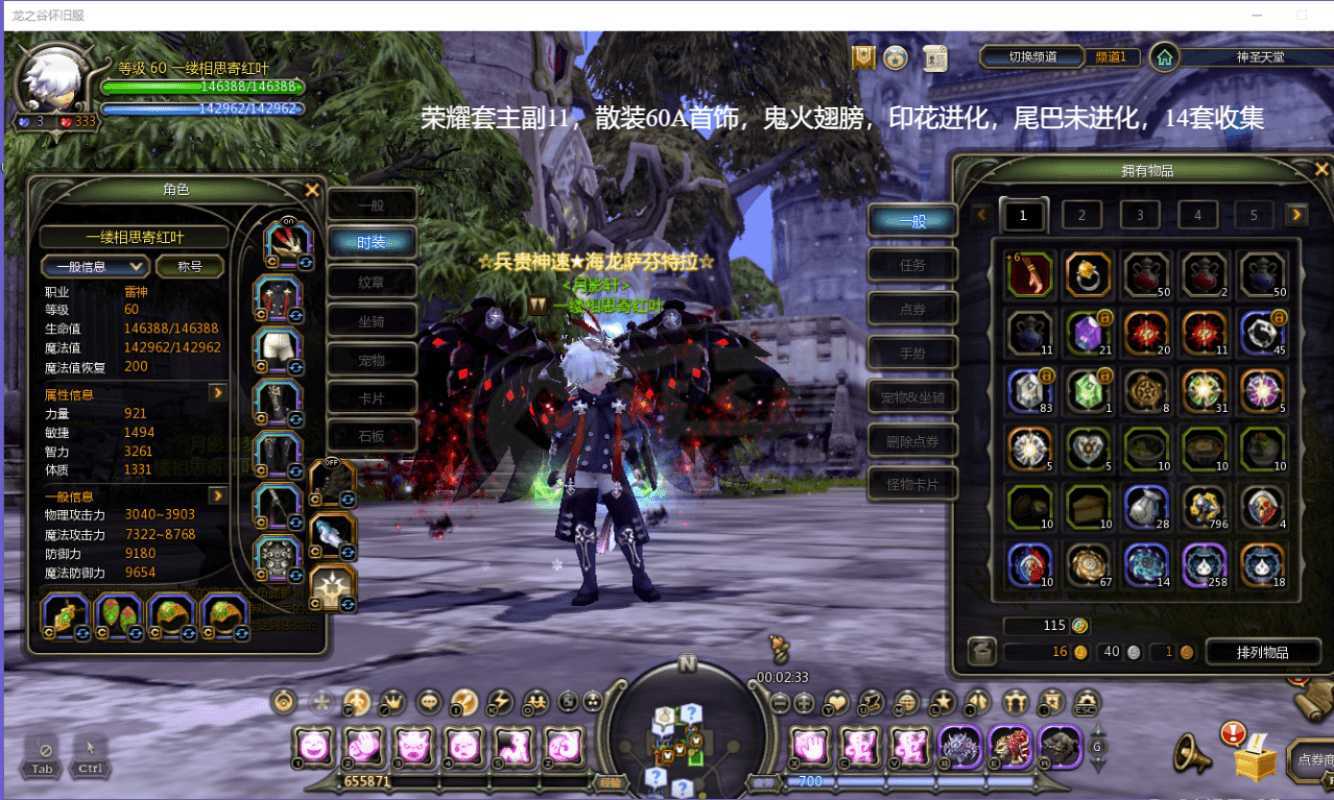Viewport: 1334px width, 800px height.
Task: Click the 切换频道 button
Action: pos(1033,57)
